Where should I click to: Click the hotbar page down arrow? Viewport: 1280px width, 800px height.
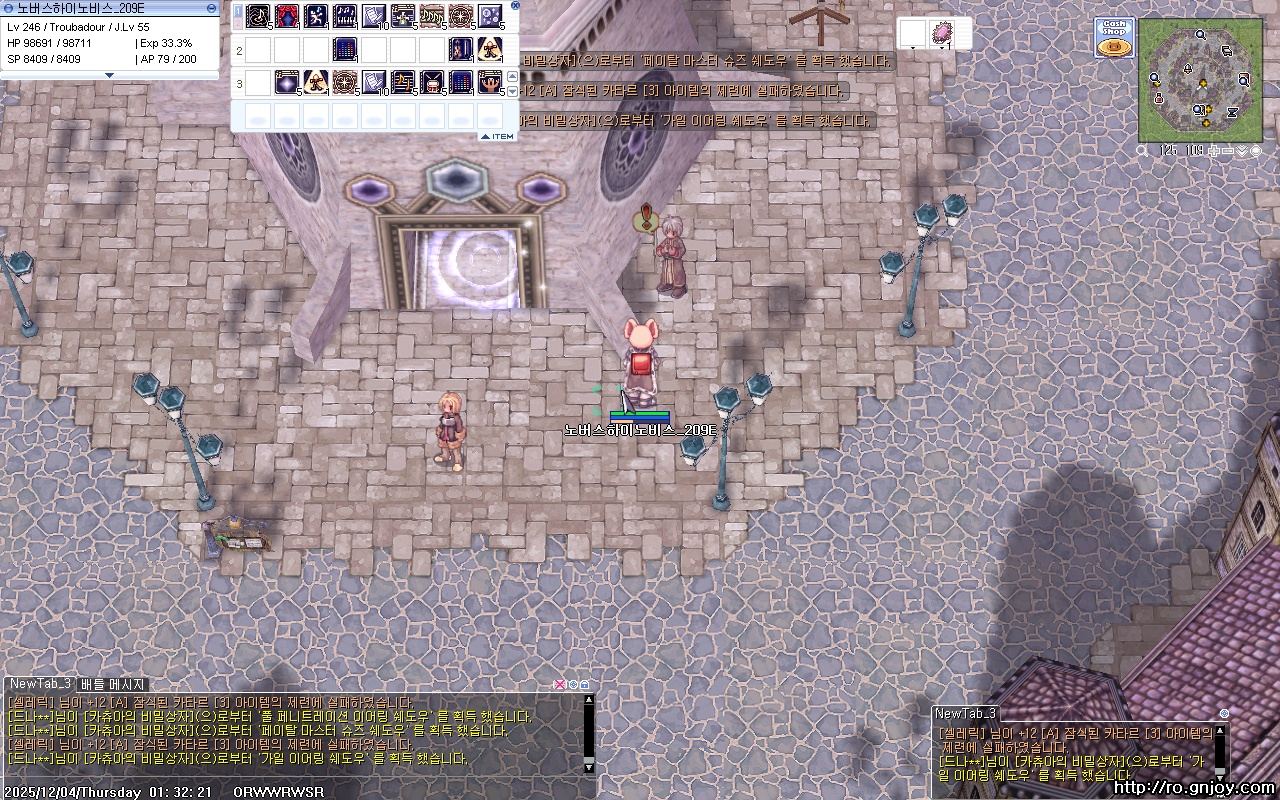pyautogui.click(x=513, y=90)
